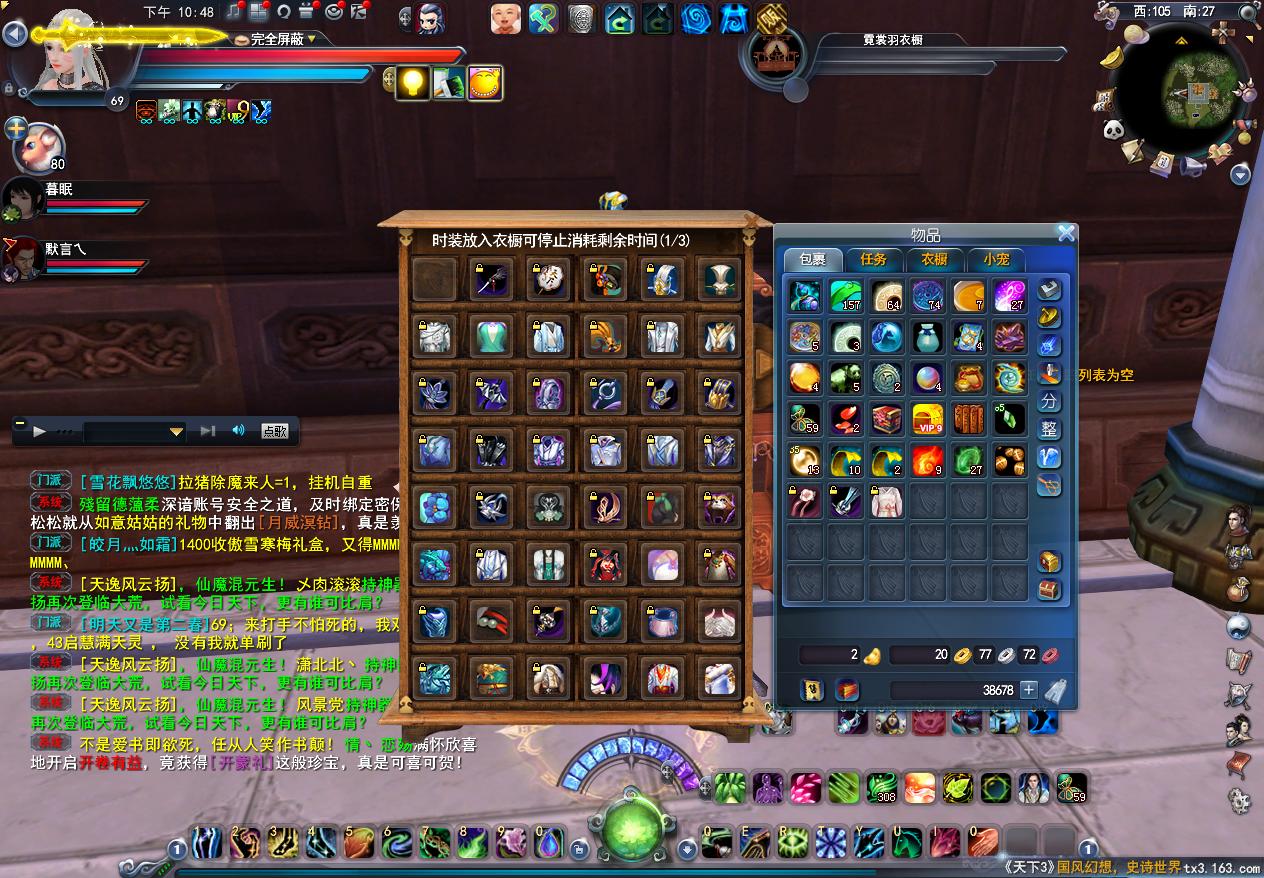
Task: Click the plus button beside currency 38678
Action: point(1028,690)
